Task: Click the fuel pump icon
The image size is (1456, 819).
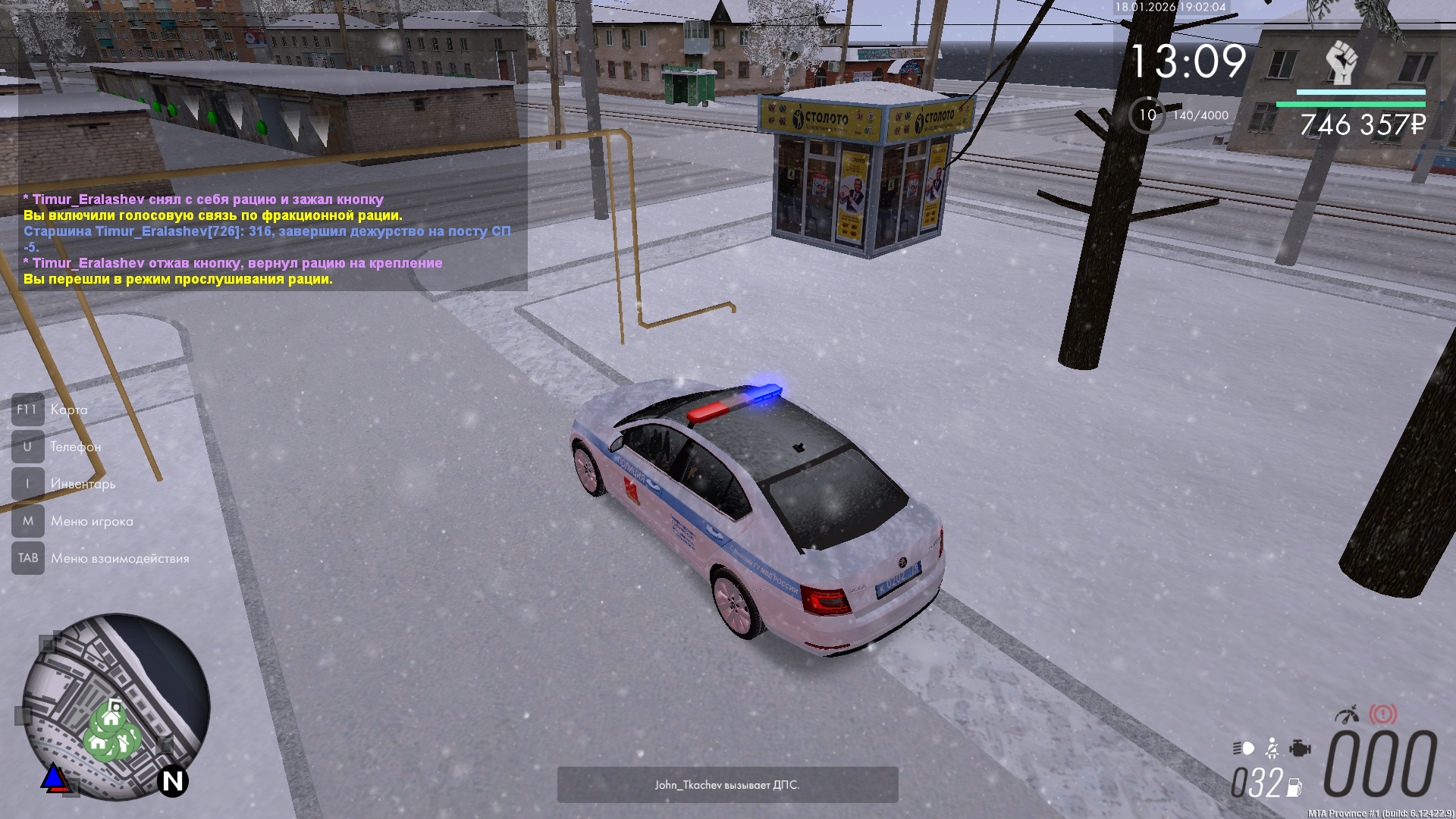Action: point(1294,787)
